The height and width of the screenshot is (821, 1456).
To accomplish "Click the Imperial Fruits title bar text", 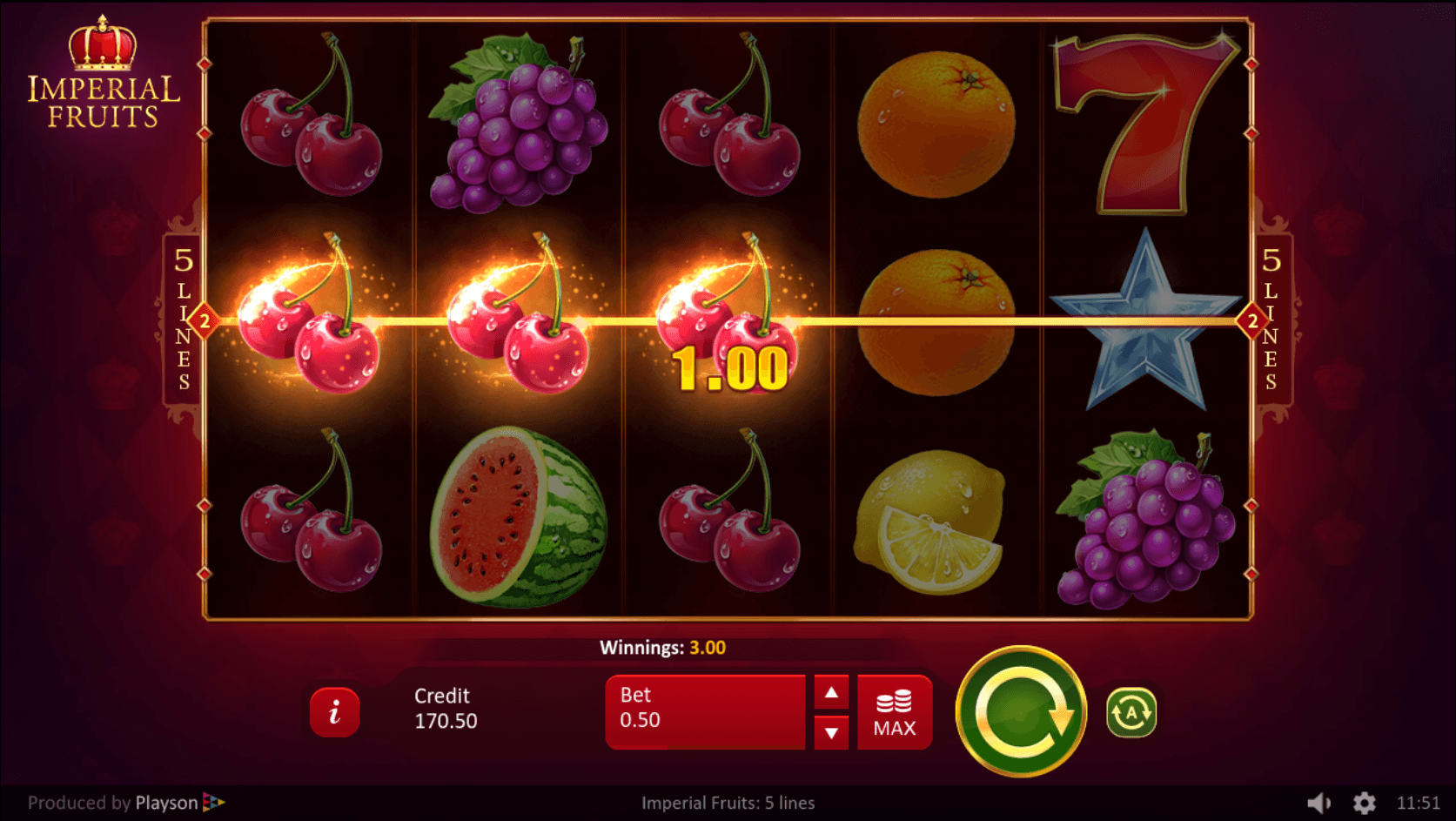I will (728, 802).
